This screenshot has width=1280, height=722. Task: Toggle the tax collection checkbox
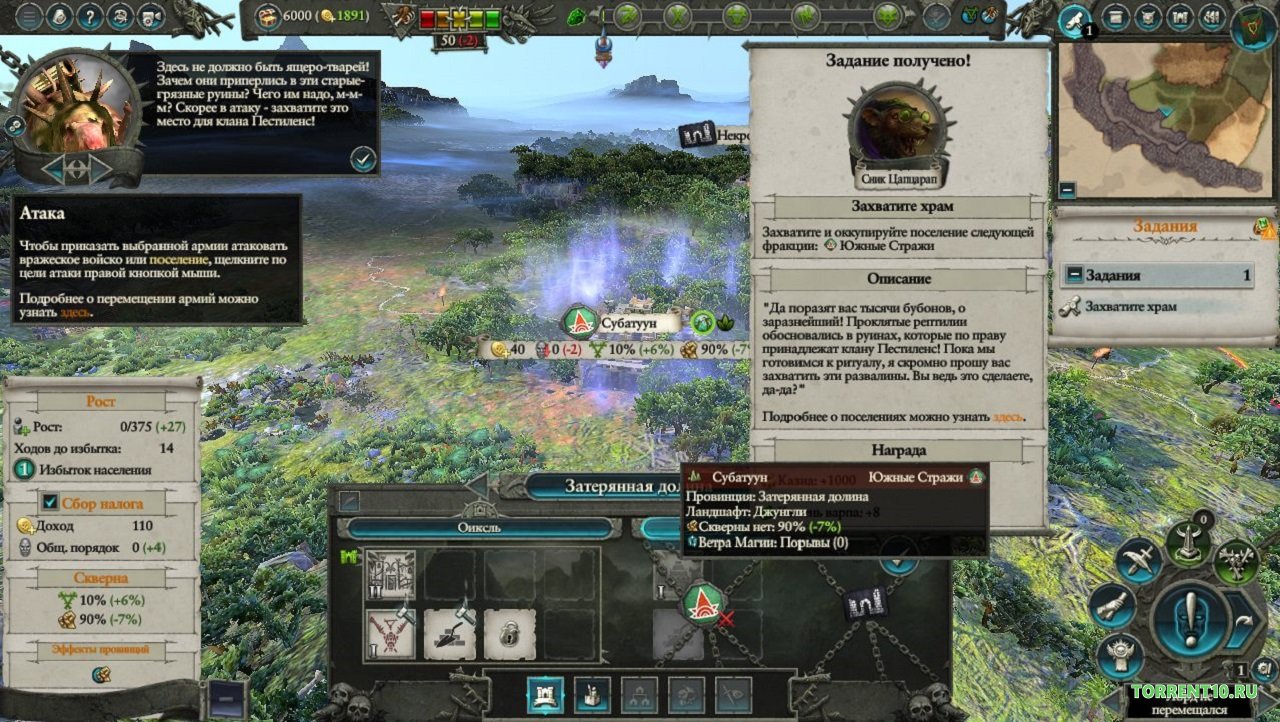click(49, 502)
